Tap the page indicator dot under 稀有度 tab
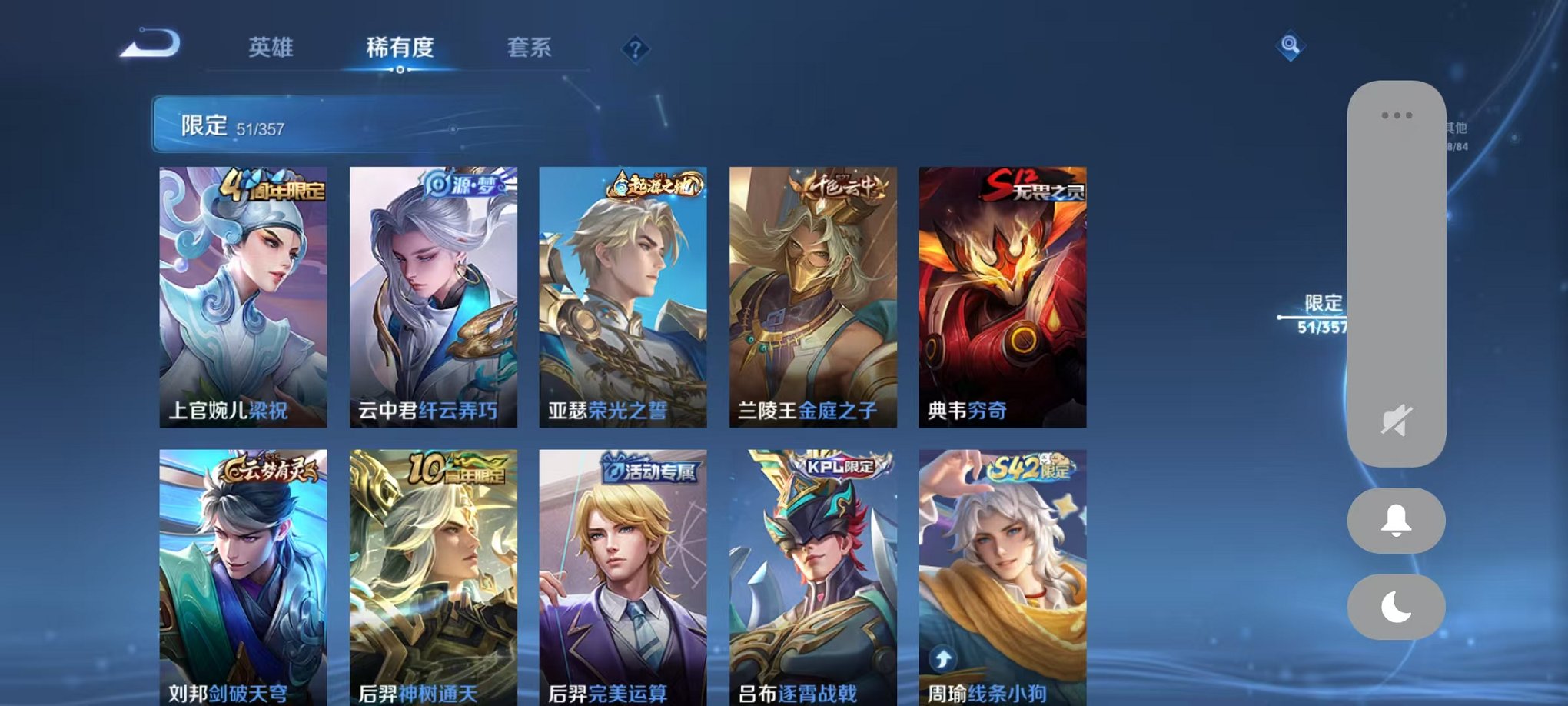Screen dimensions: 1568x706 [x=400, y=71]
